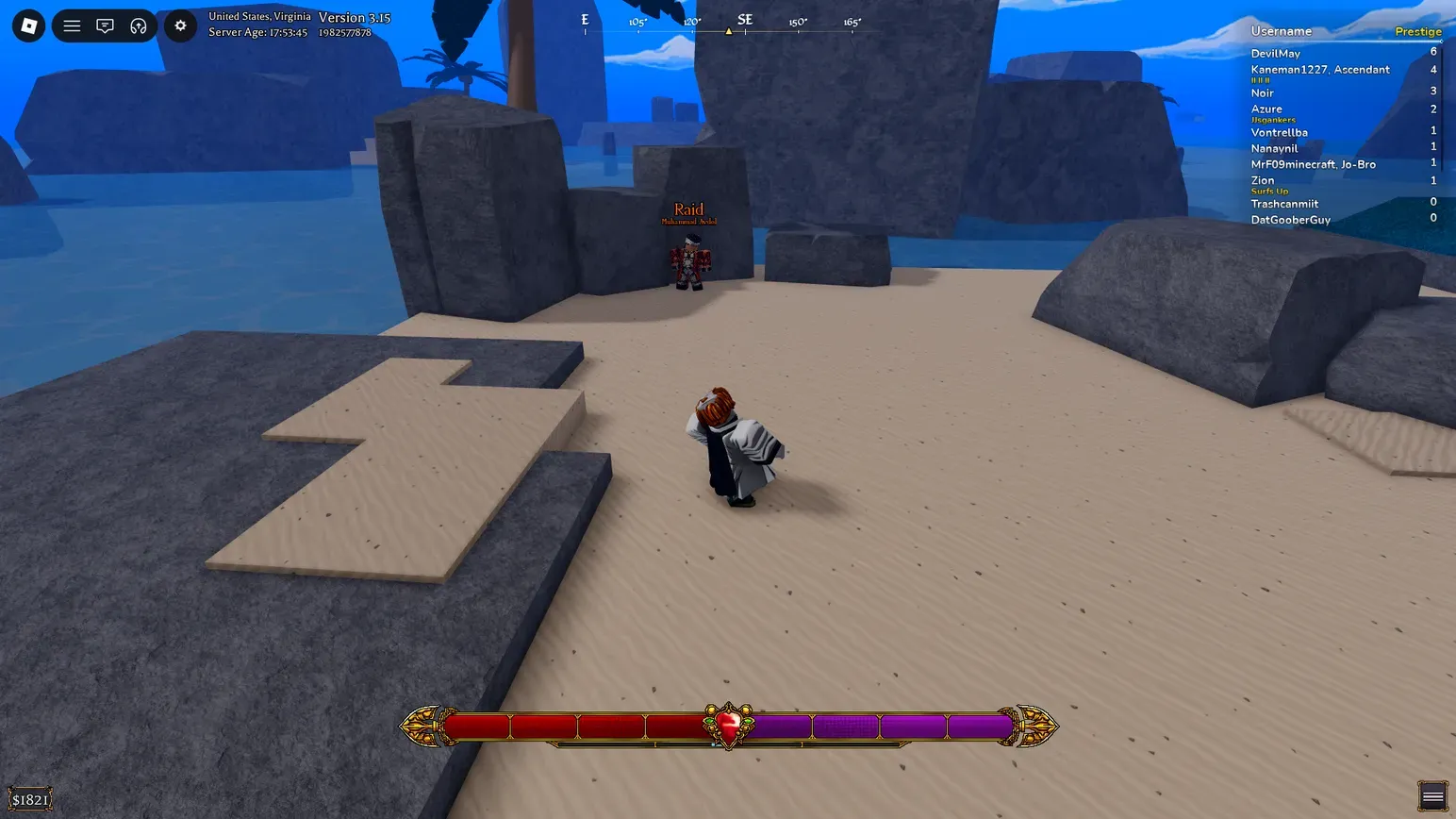Click the Noir leaderboard row
Image resolution: width=1456 pixels, height=819 pixels.
point(1262,93)
